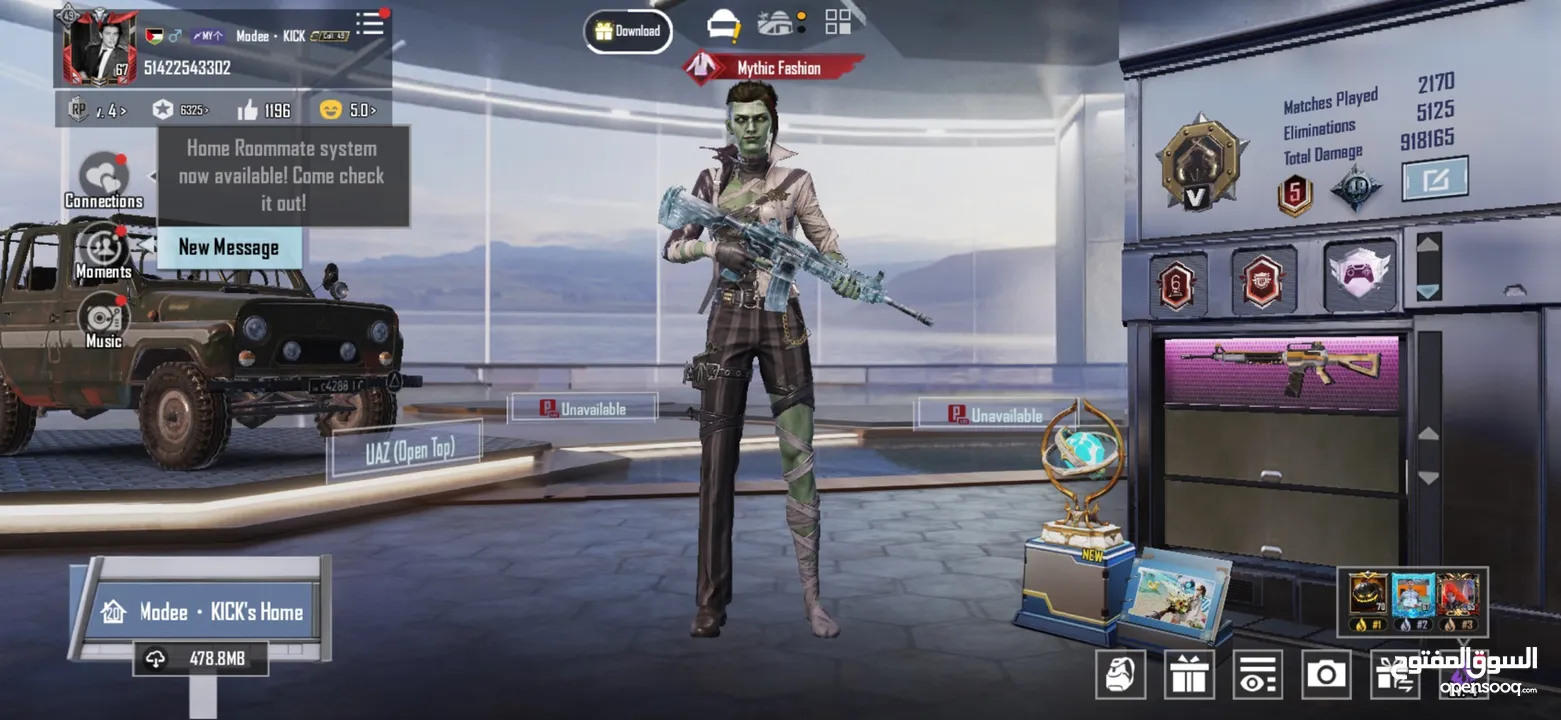Open the gift box icon
This screenshot has height=720, width=1561.
coord(1189,674)
